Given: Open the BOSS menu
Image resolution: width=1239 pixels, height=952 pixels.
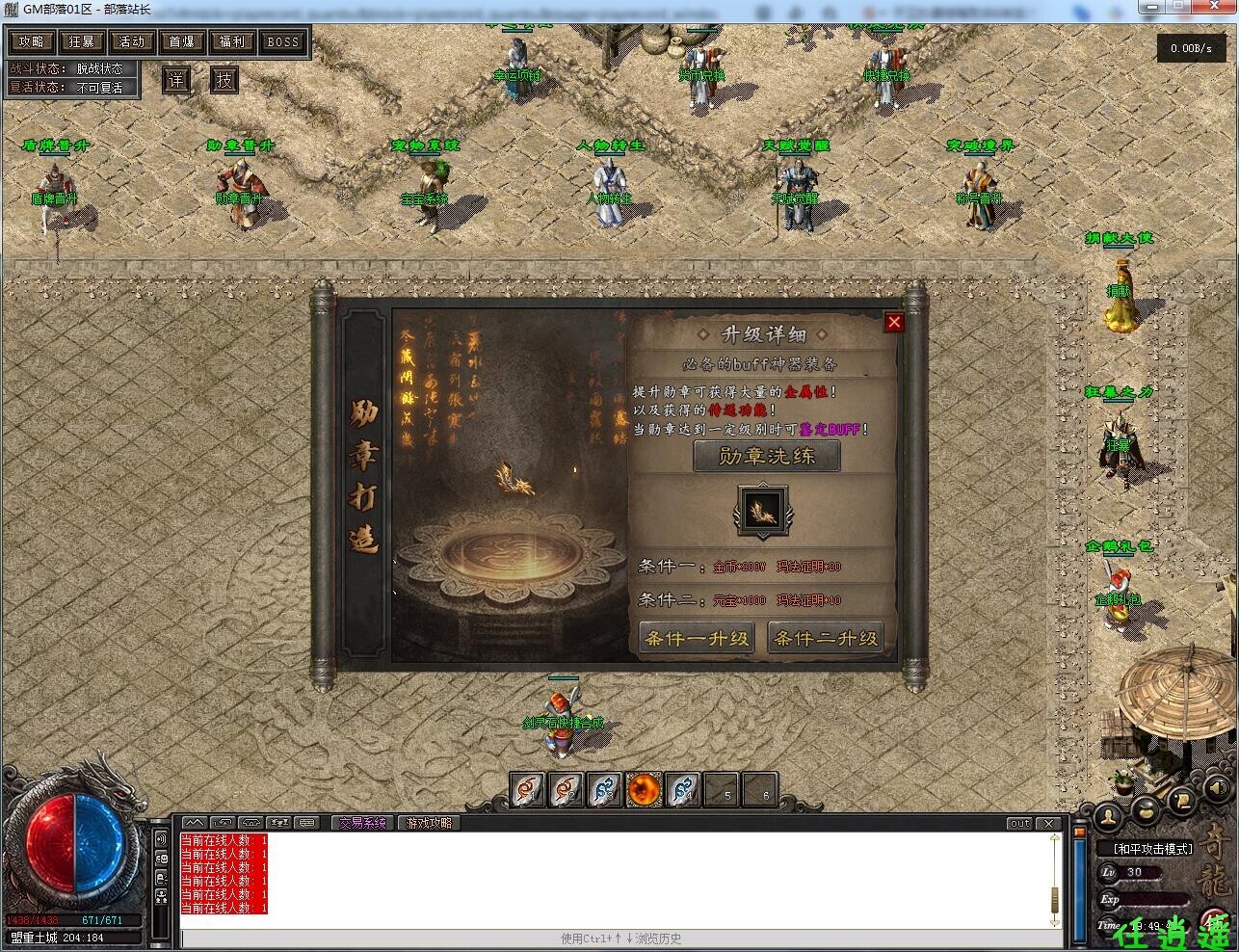Looking at the screenshot, I should [x=282, y=41].
